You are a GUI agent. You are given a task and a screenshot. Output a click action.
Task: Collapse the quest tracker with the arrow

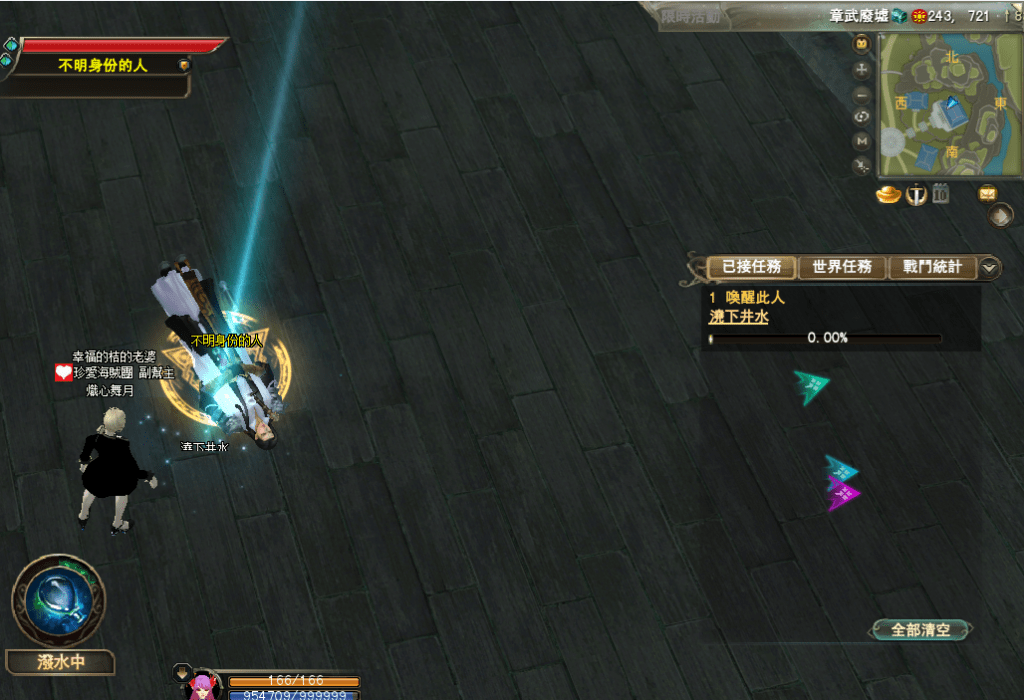[x=989, y=267]
